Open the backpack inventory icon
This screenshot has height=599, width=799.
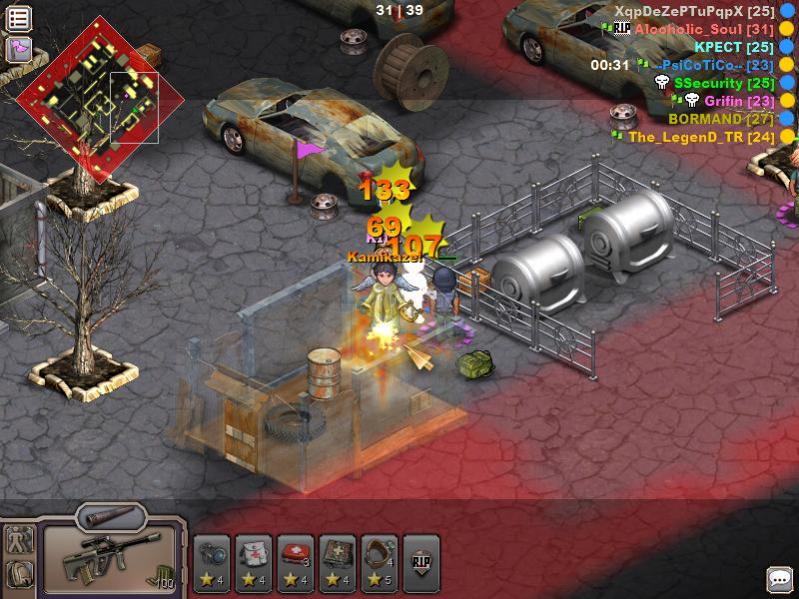click(20, 575)
